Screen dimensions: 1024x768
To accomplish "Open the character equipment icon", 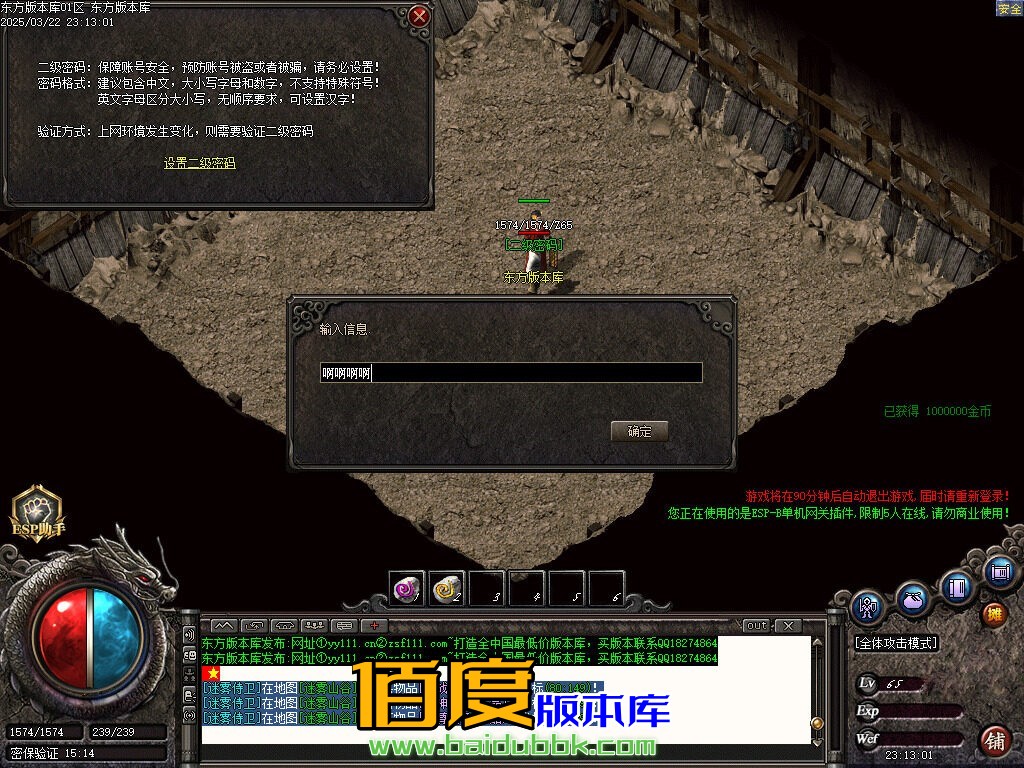I will coord(868,606).
